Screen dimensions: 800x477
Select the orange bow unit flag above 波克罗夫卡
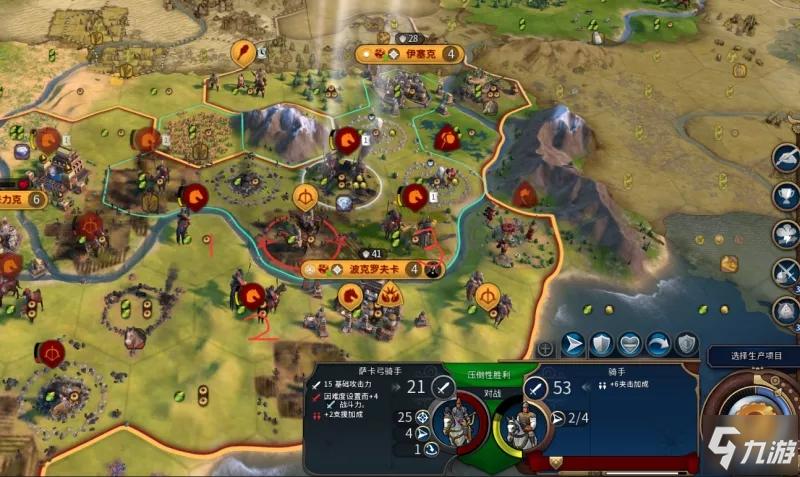pyautogui.click(x=305, y=196)
